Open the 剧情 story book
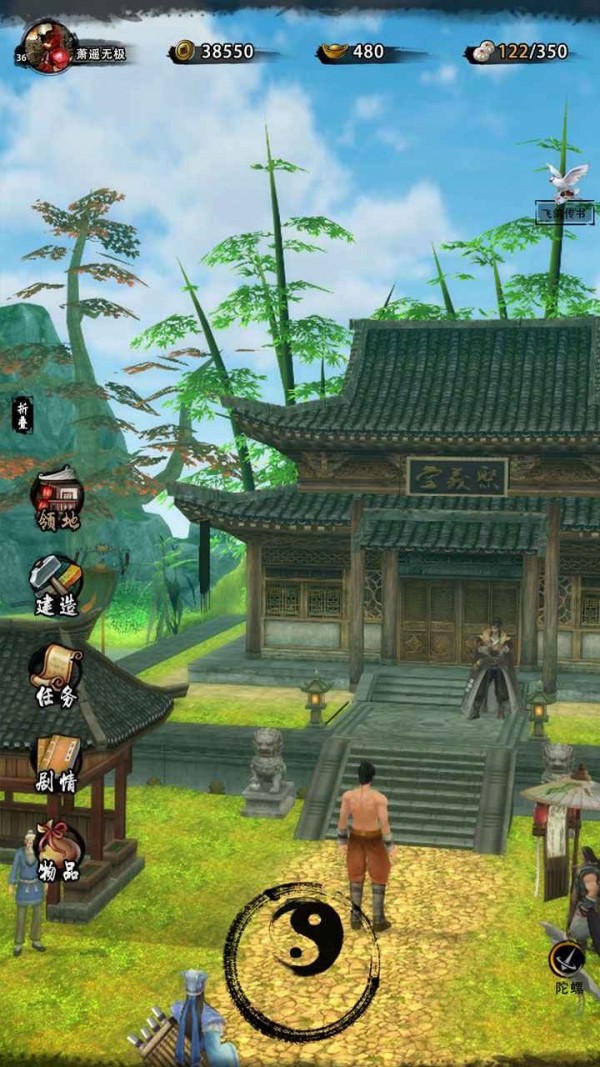The width and height of the screenshot is (600, 1067). point(57,762)
